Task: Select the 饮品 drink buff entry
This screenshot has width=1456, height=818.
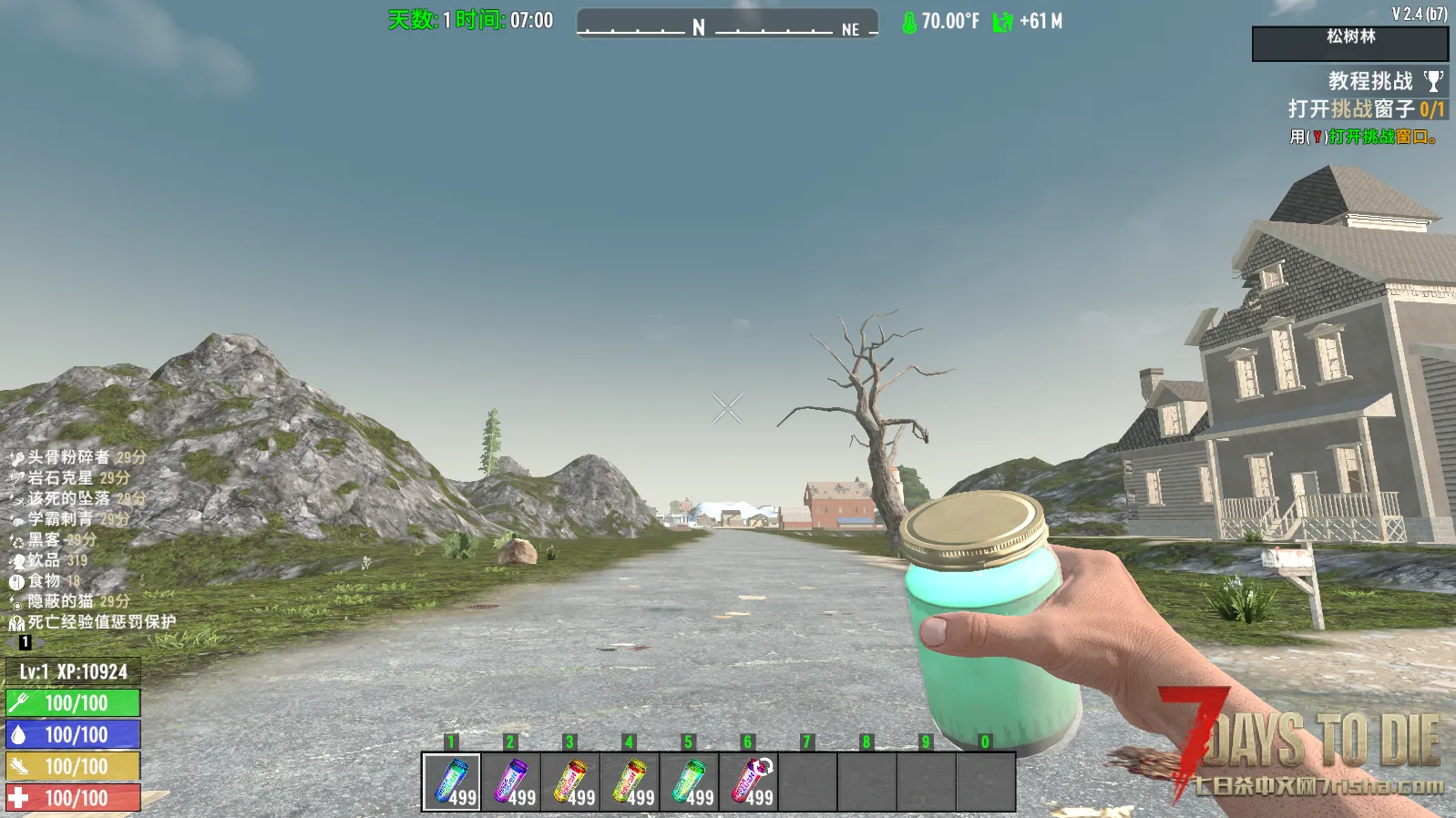Action: click(44, 560)
